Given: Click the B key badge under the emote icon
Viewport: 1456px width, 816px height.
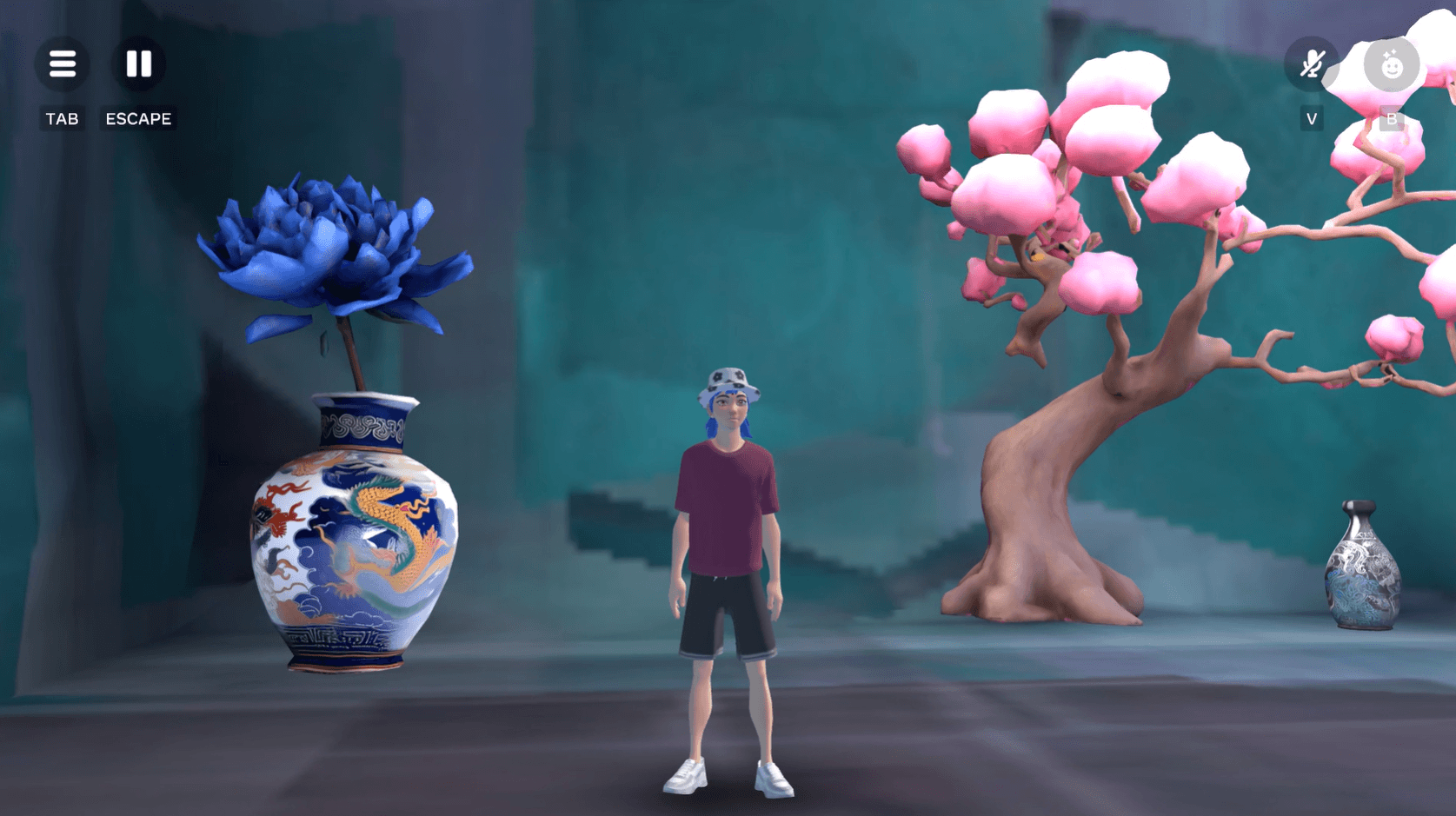Looking at the screenshot, I should click(1392, 121).
